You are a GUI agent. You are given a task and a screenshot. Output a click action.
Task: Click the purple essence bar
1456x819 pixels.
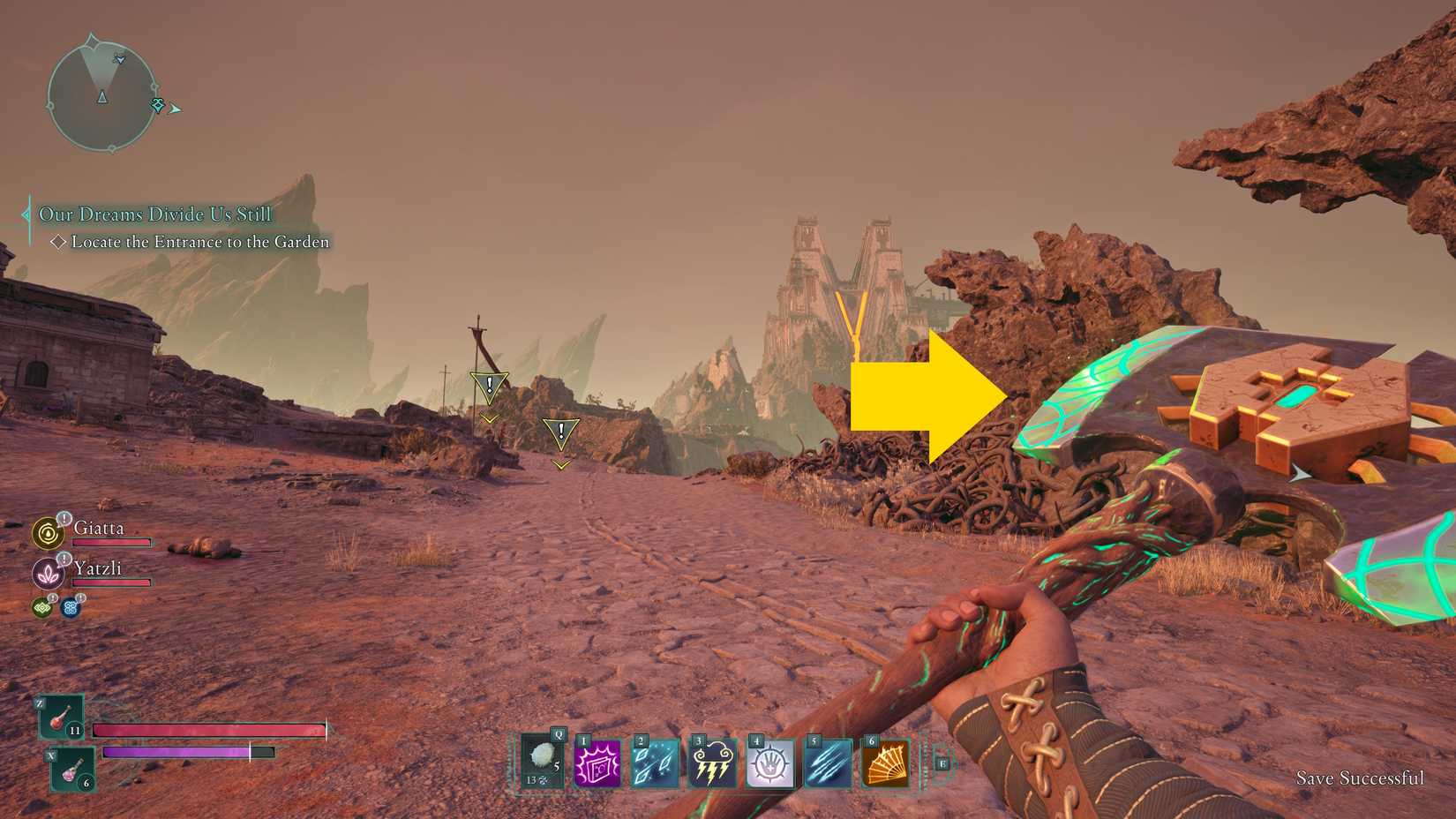(176, 752)
